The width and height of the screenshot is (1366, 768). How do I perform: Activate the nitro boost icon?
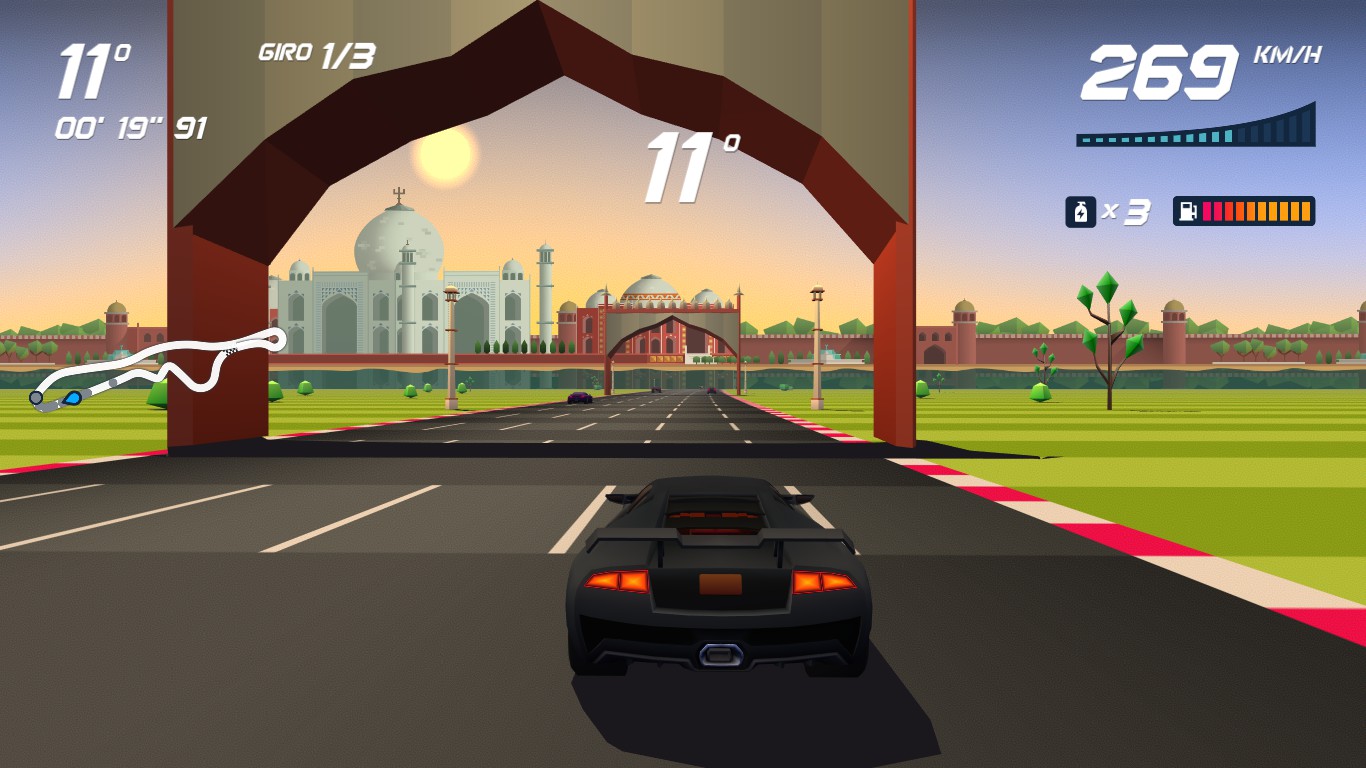[x=1080, y=212]
